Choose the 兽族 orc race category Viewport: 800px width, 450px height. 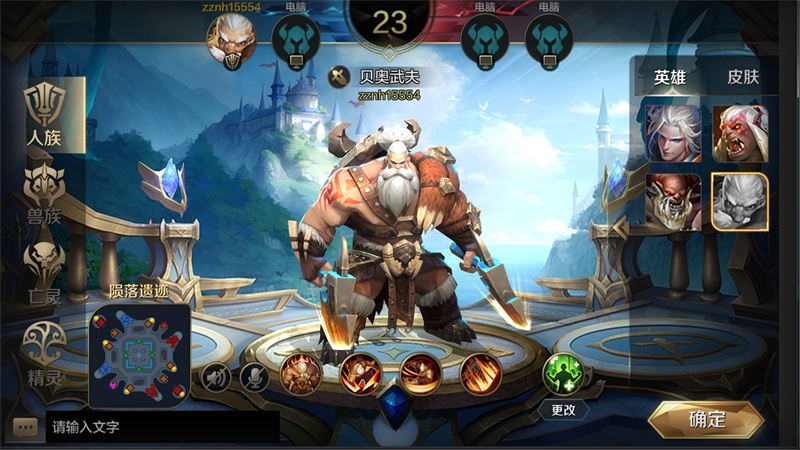pyautogui.click(x=44, y=192)
